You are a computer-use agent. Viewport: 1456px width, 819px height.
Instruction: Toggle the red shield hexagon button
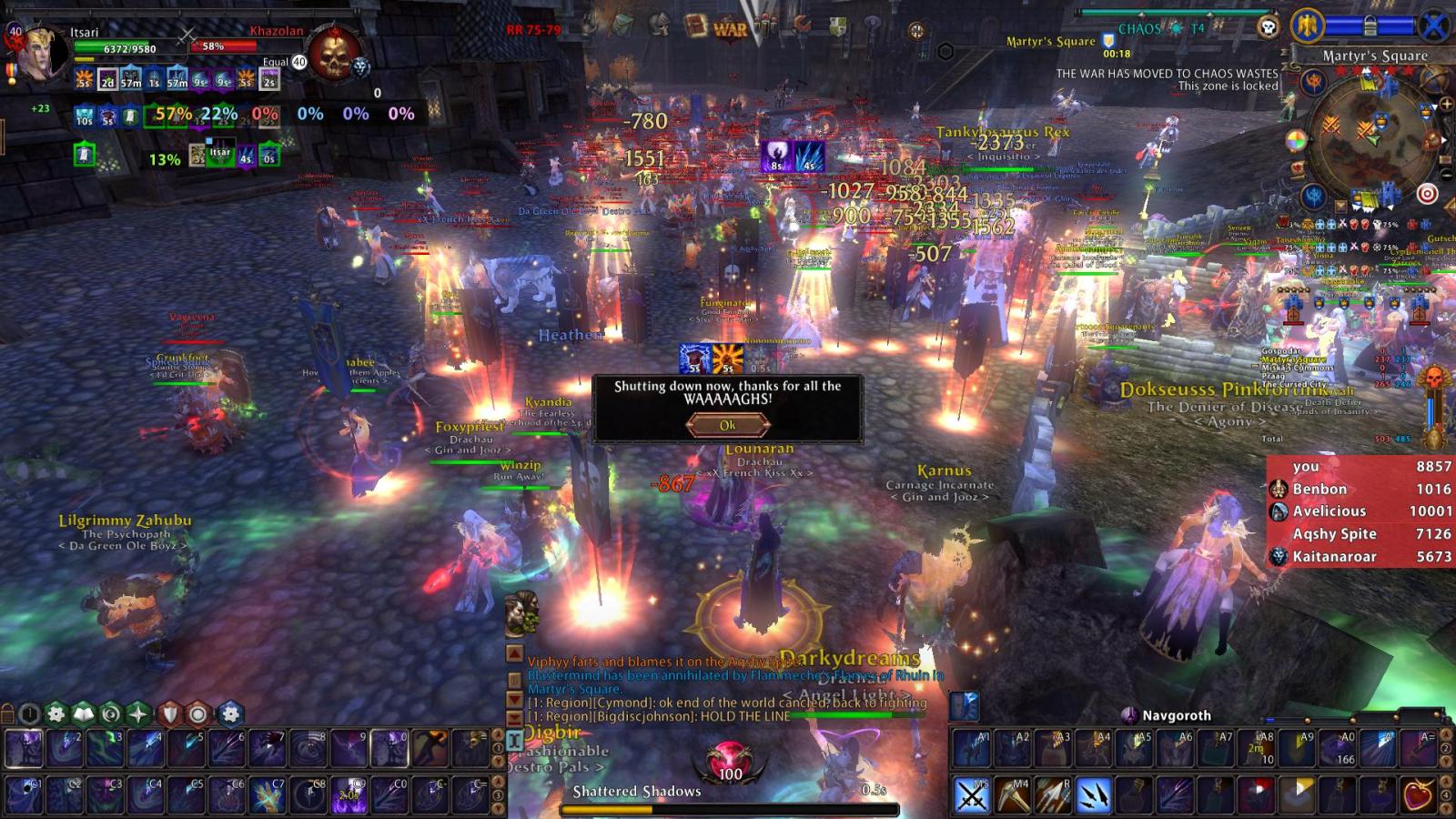pos(169,714)
